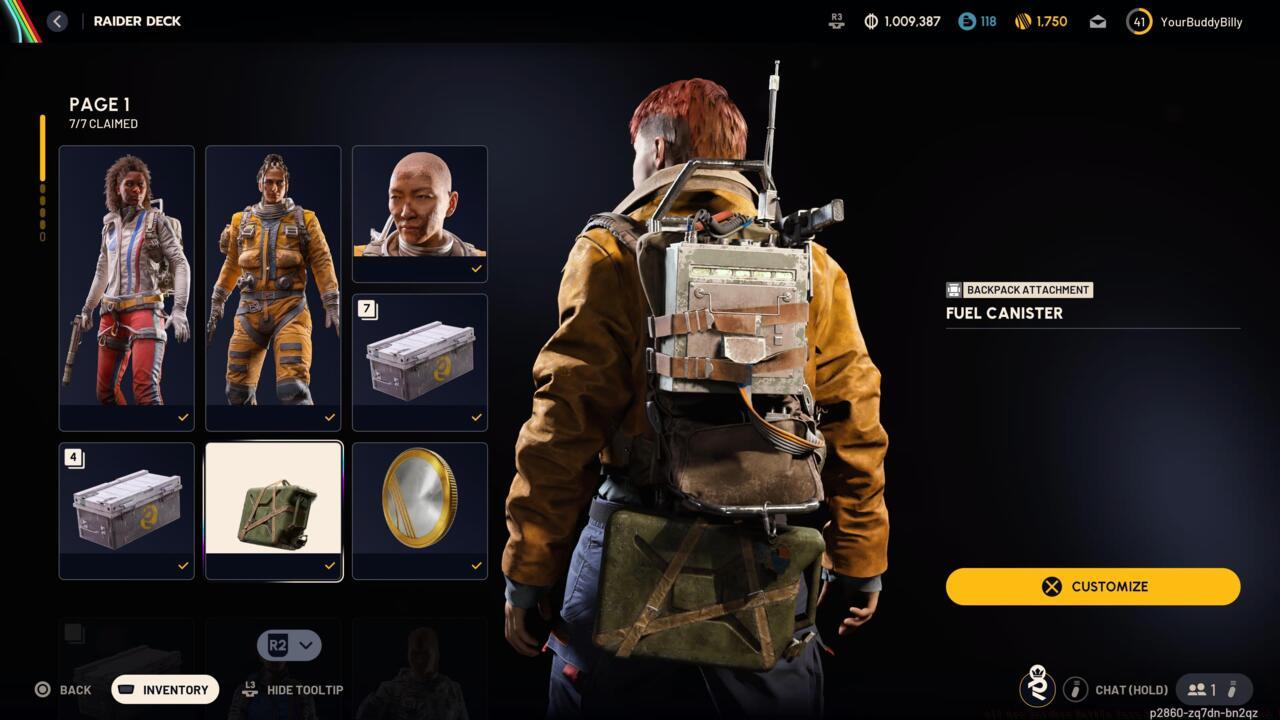Toggle Hide Tooltip option
1280x720 pixels.
[292, 690]
